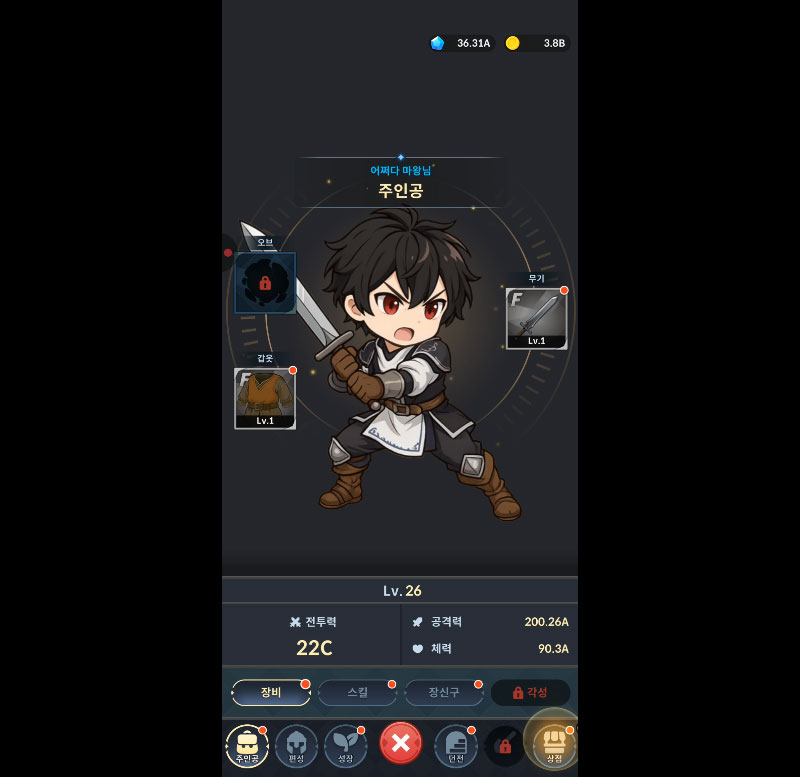
Task: Select the 장신구 (accessory) tab
Action: click(443, 693)
